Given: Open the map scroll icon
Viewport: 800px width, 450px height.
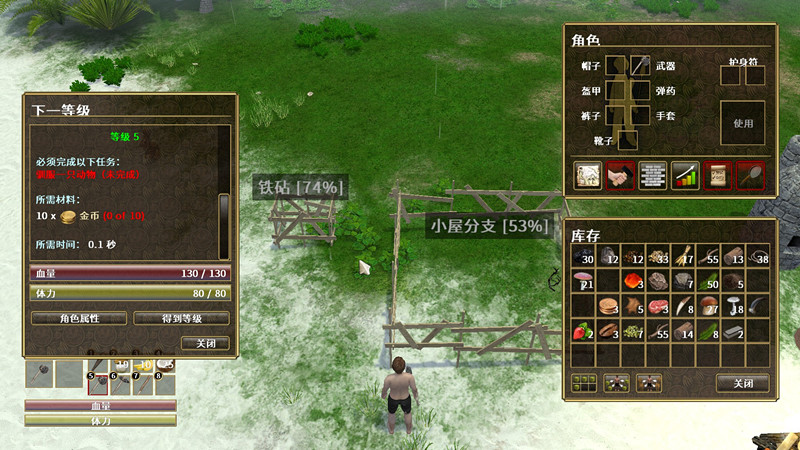Looking at the screenshot, I should pos(587,175).
